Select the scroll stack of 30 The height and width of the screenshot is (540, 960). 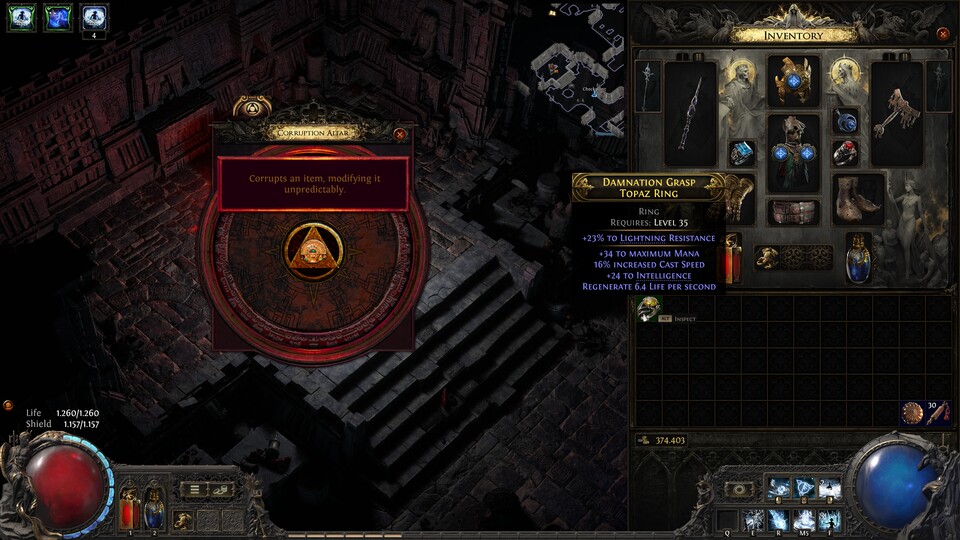[x=937, y=412]
